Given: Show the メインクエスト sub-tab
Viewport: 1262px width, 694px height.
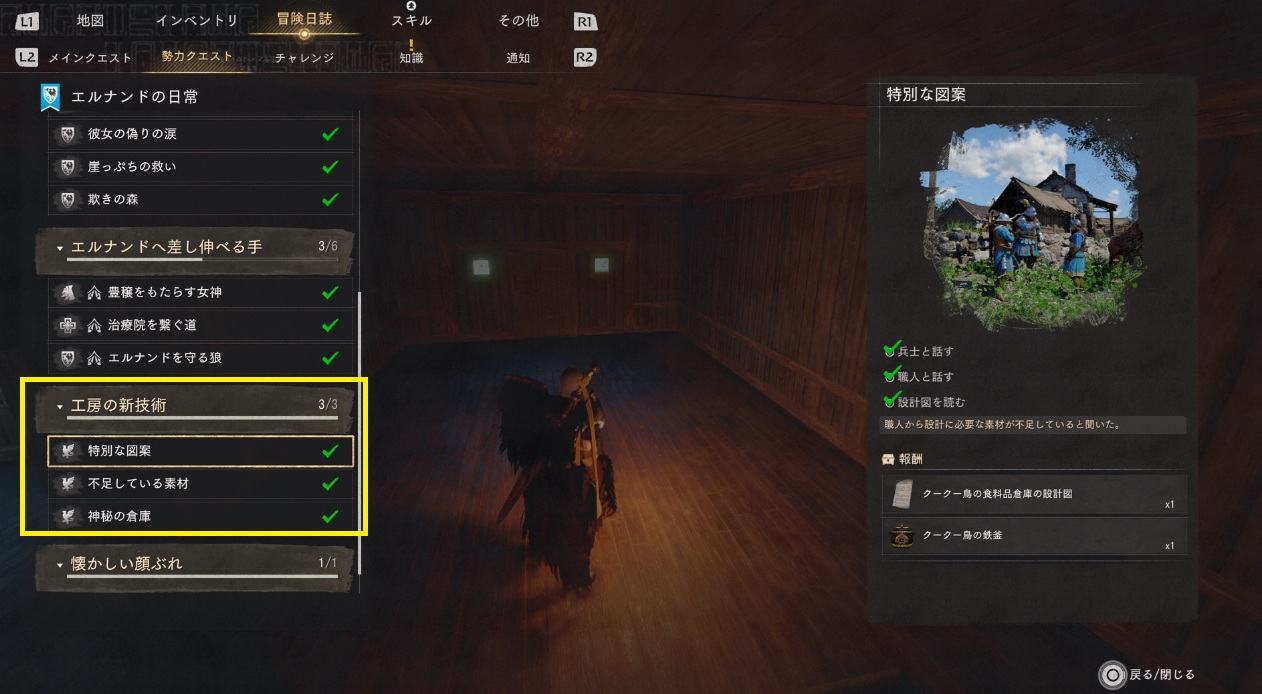Looking at the screenshot, I should pos(90,58).
